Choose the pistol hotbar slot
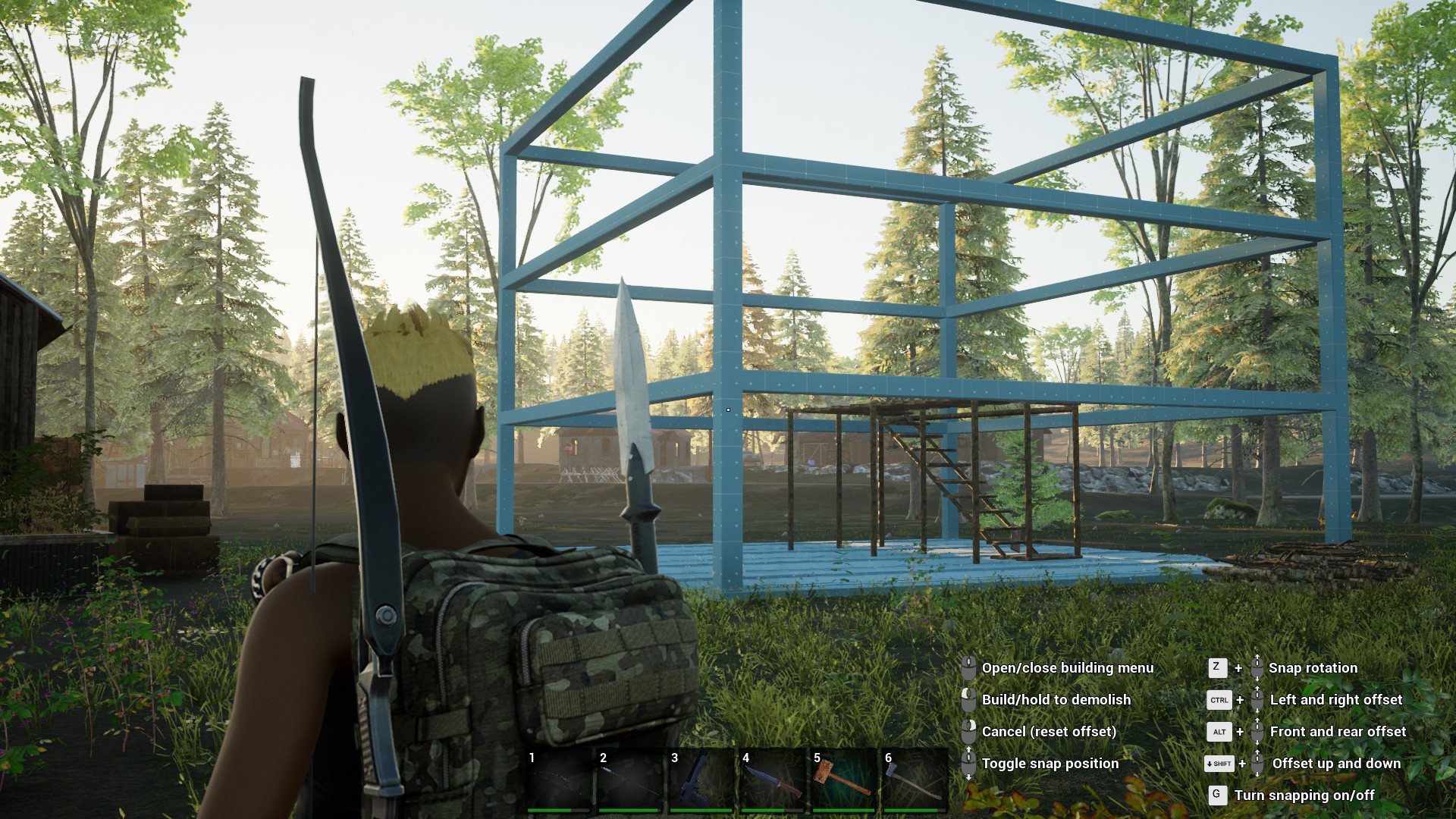Screen dimensions: 1456x819 [701, 780]
